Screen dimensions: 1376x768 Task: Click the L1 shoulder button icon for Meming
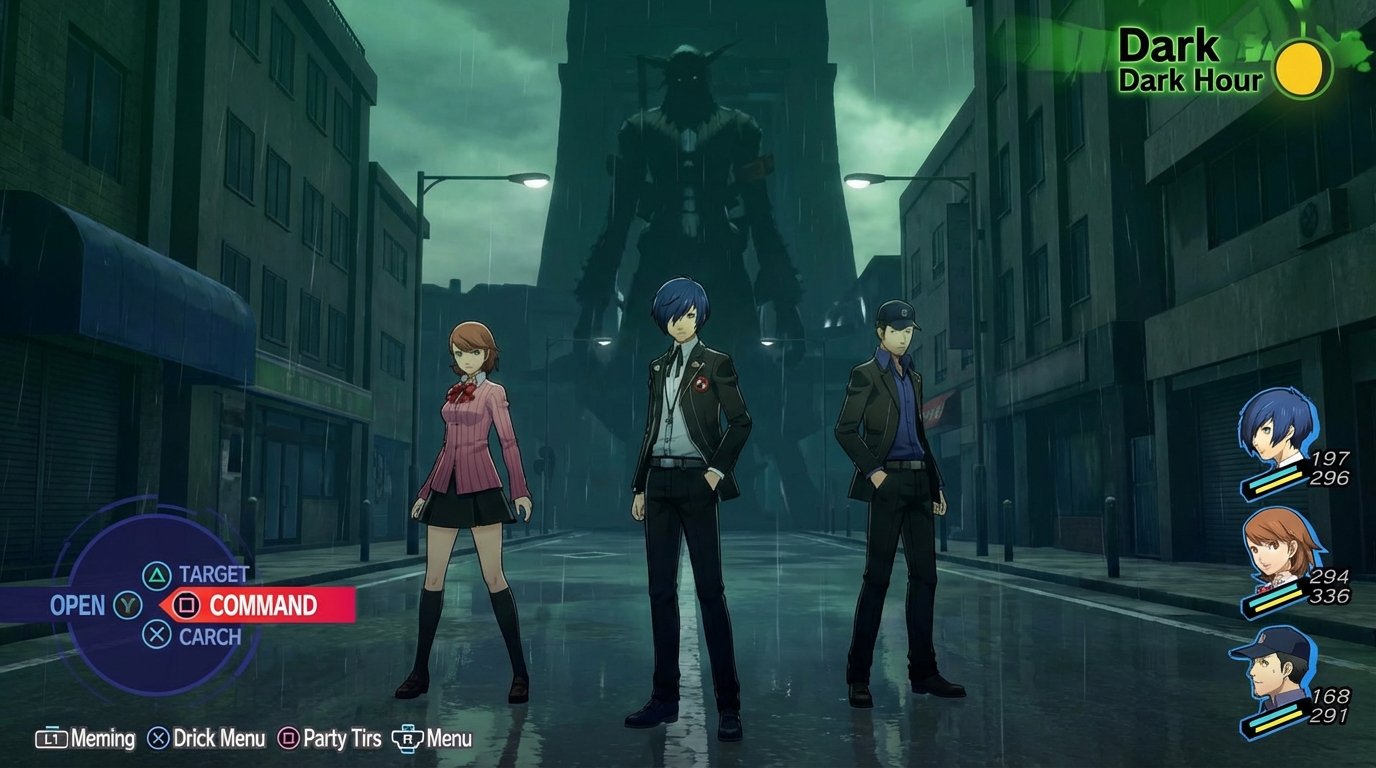(x=52, y=738)
